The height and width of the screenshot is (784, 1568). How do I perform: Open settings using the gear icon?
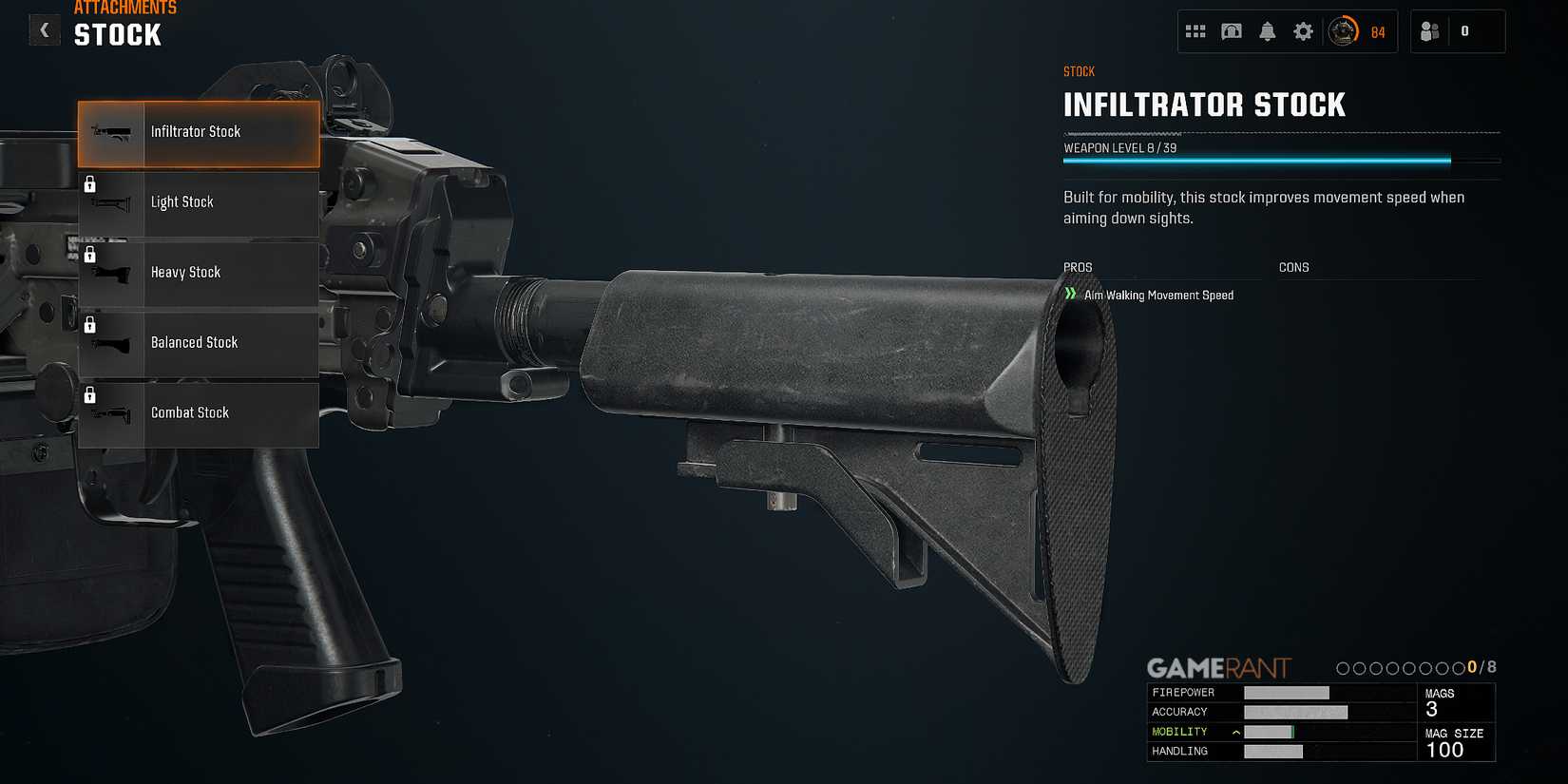pyautogui.click(x=1302, y=31)
